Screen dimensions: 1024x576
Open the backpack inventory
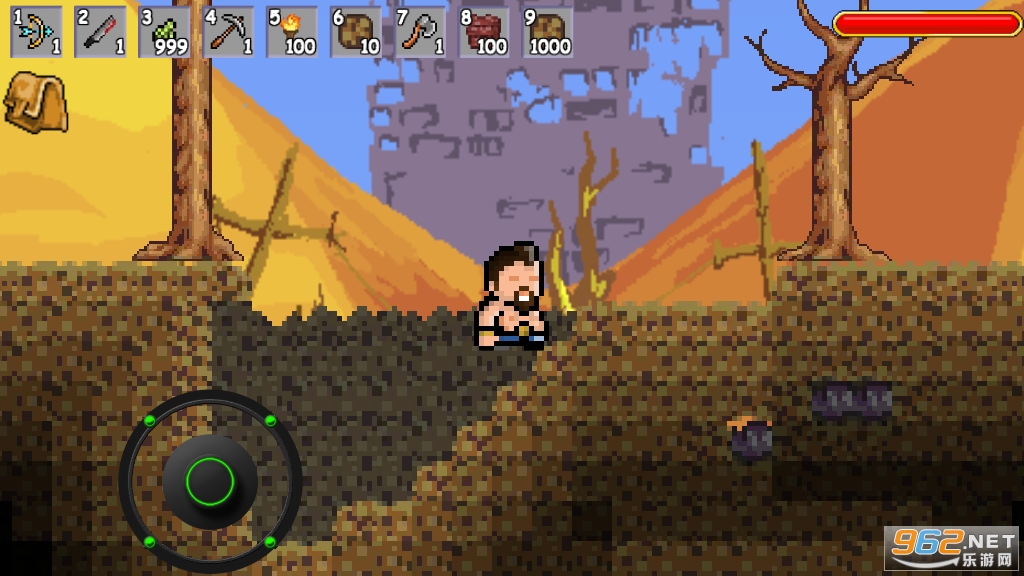(35, 101)
